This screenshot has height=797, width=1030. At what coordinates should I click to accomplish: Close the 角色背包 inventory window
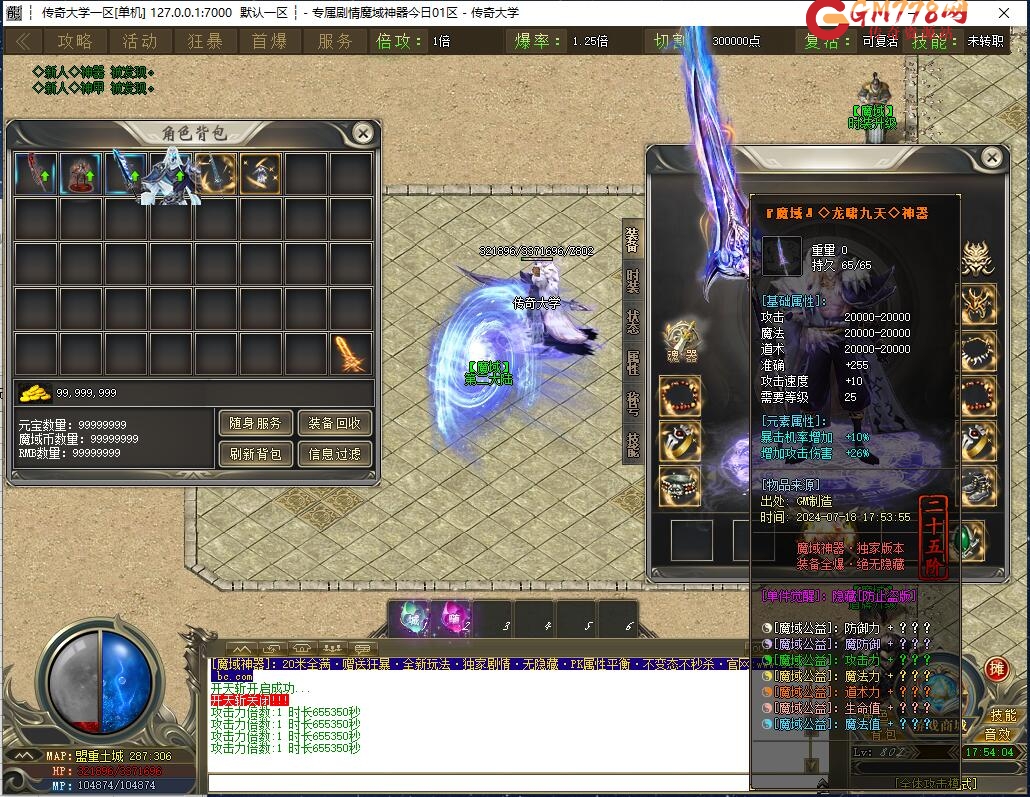(x=363, y=133)
